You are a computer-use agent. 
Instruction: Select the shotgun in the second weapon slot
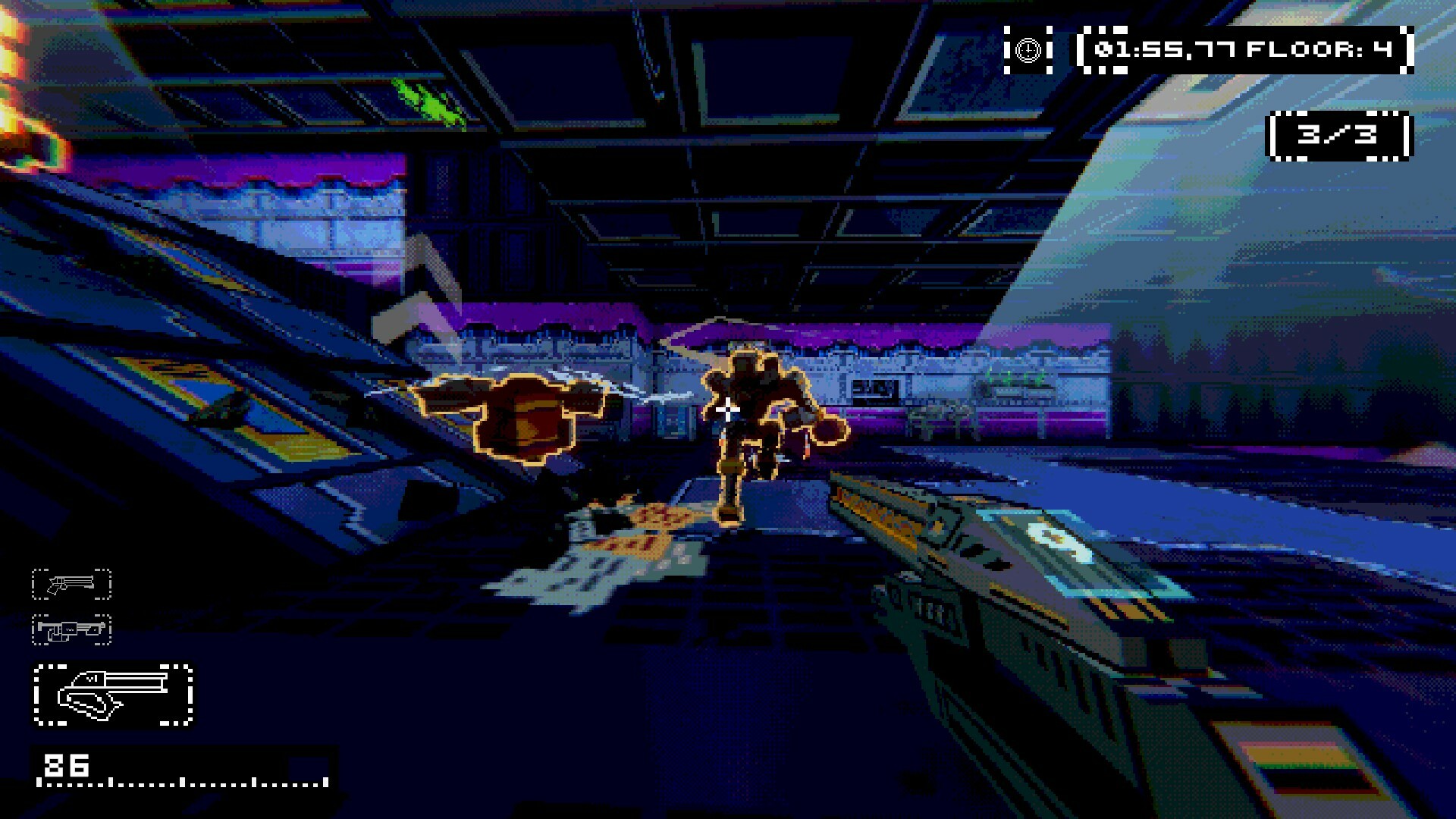[71, 631]
